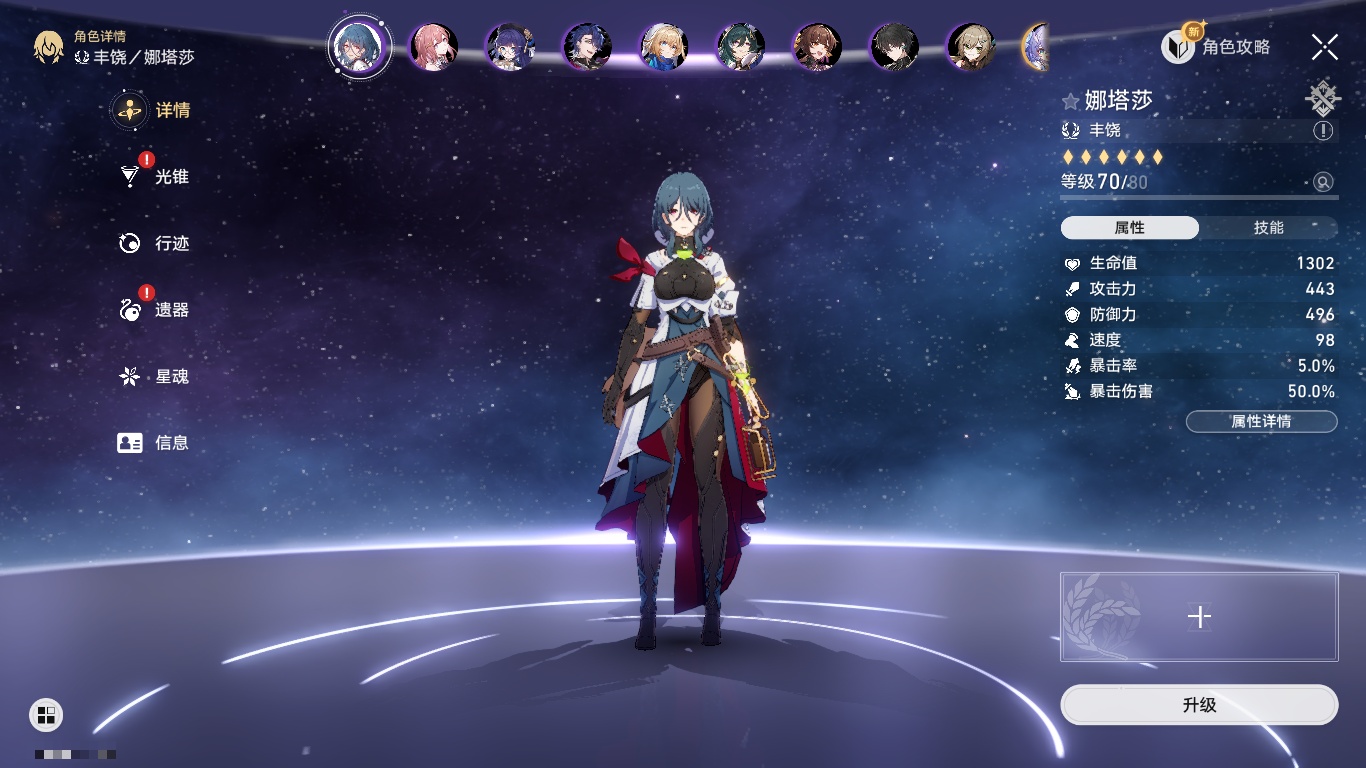The height and width of the screenshot is (768, 1366).
Task: Switch to the 技能 (Skills) tab
Action: 1268,228
